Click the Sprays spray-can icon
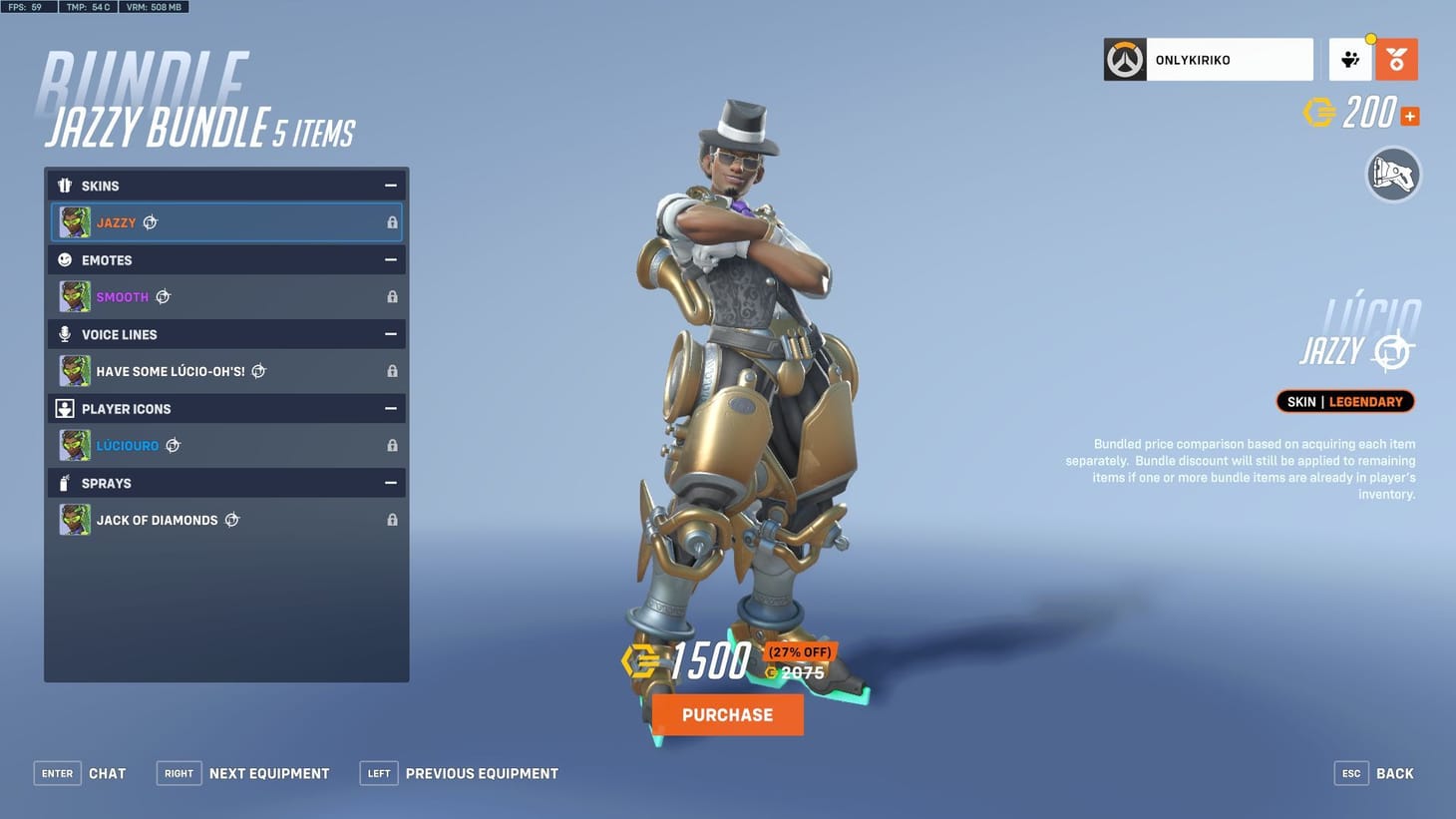The width and height of the screenshot is (1456, 819). [66, 483]
